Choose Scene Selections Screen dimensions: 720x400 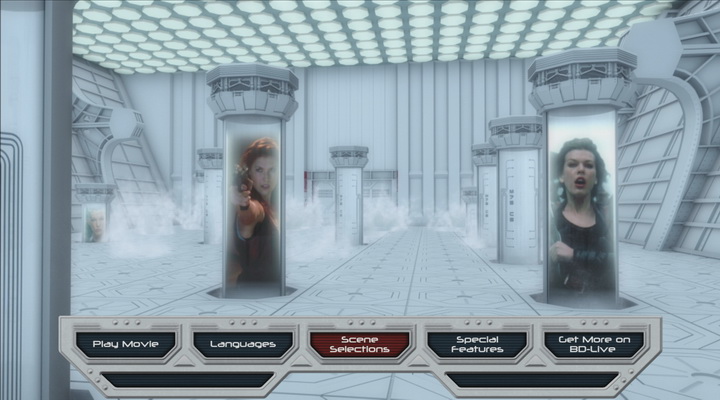click(x=360, y=344)
